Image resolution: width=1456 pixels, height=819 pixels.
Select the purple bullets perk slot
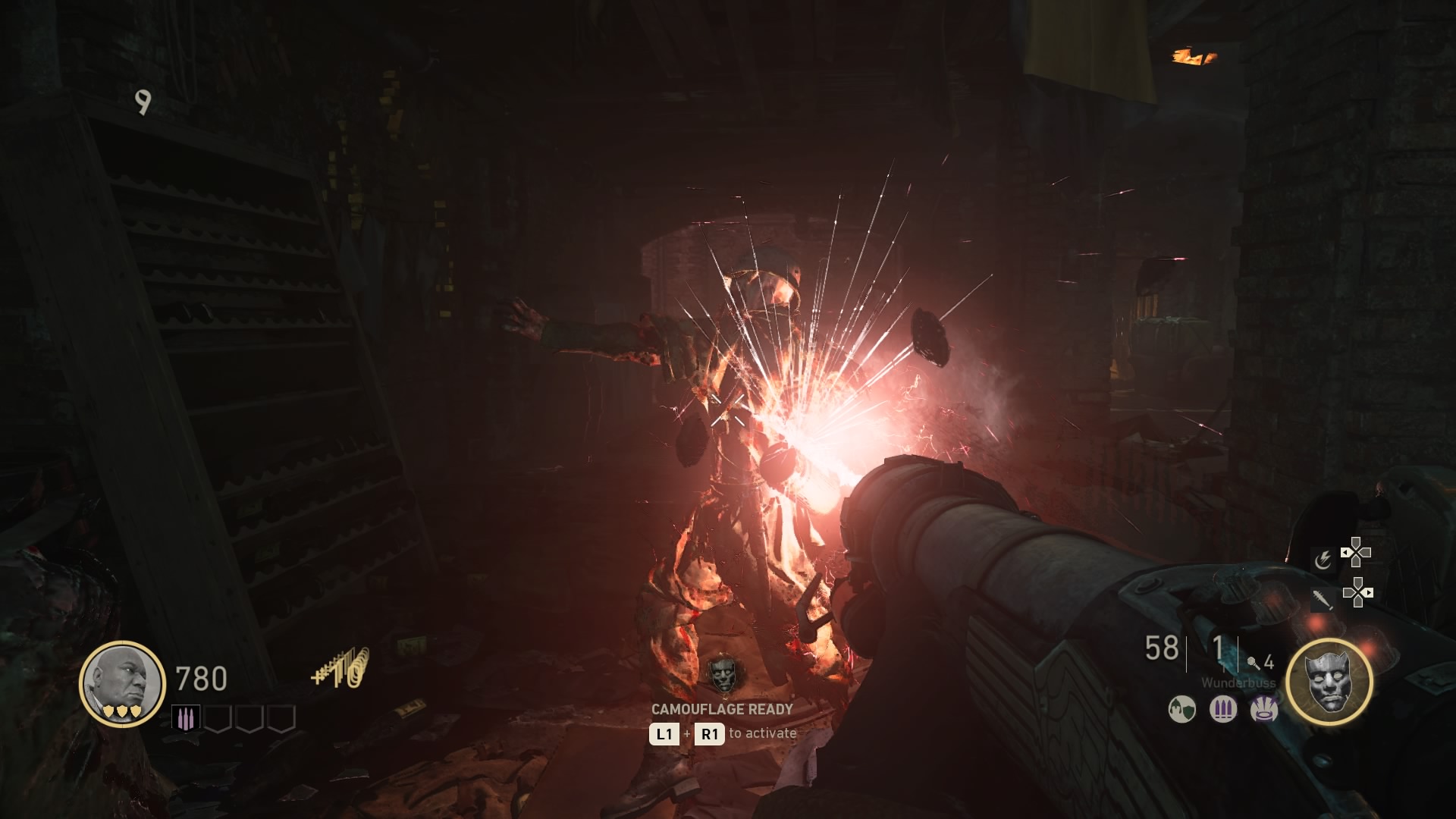point(186,718)
